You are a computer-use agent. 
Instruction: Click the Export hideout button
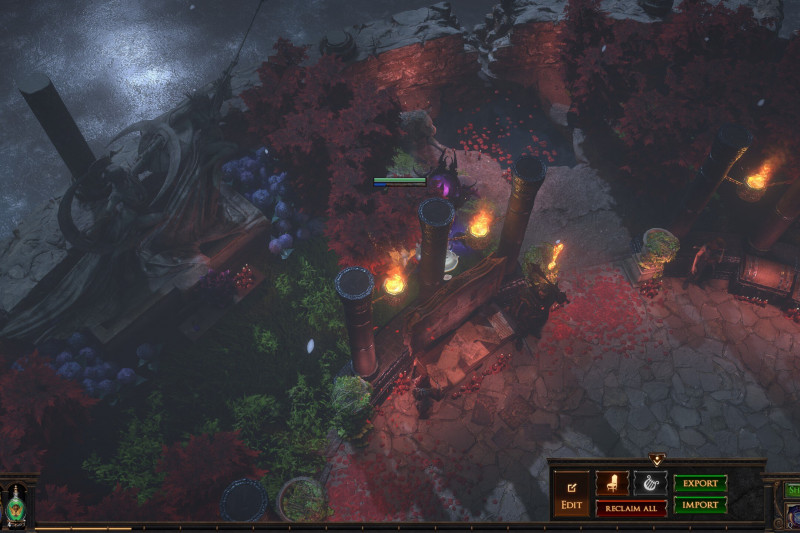pos(700,484)
